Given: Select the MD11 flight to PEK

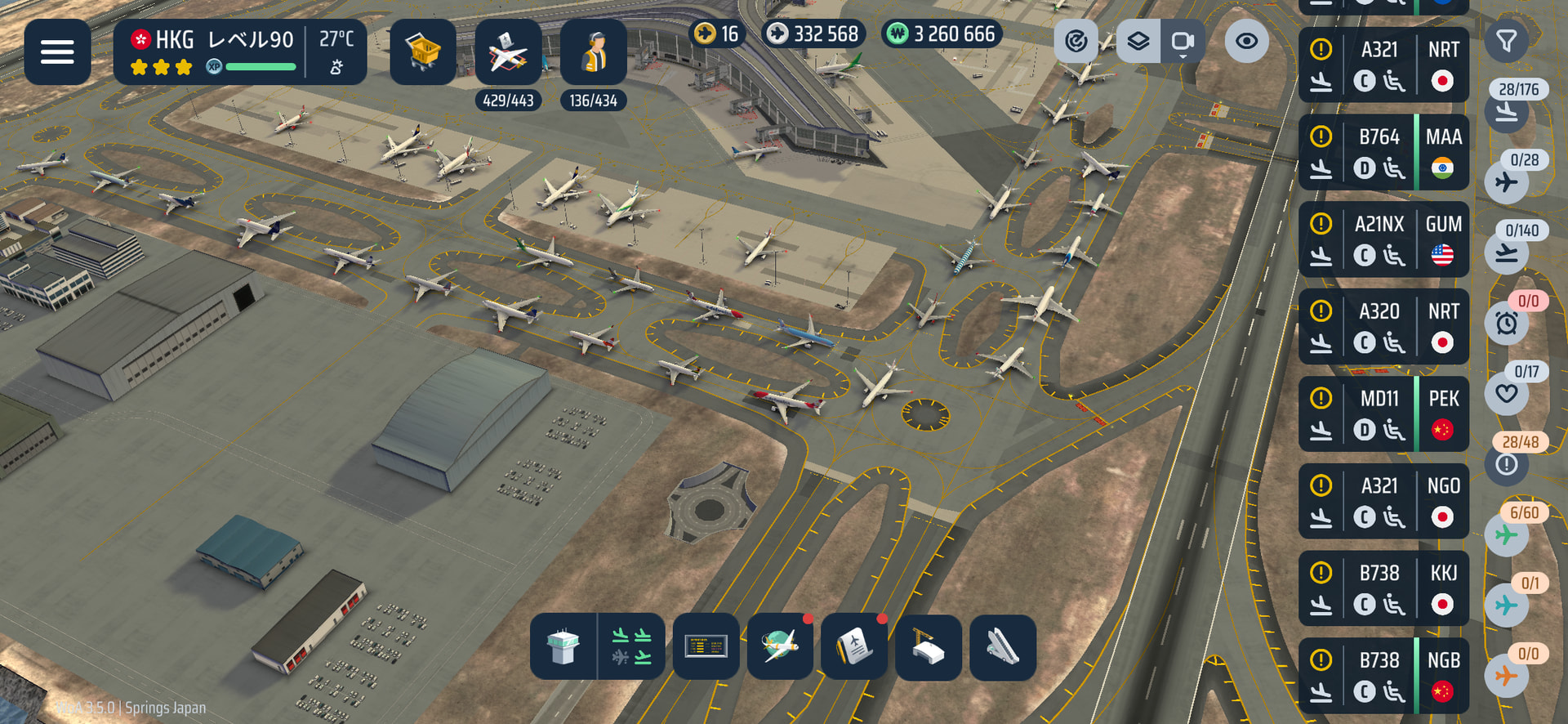Looking at the screenshot, I should pos(1383,414).
